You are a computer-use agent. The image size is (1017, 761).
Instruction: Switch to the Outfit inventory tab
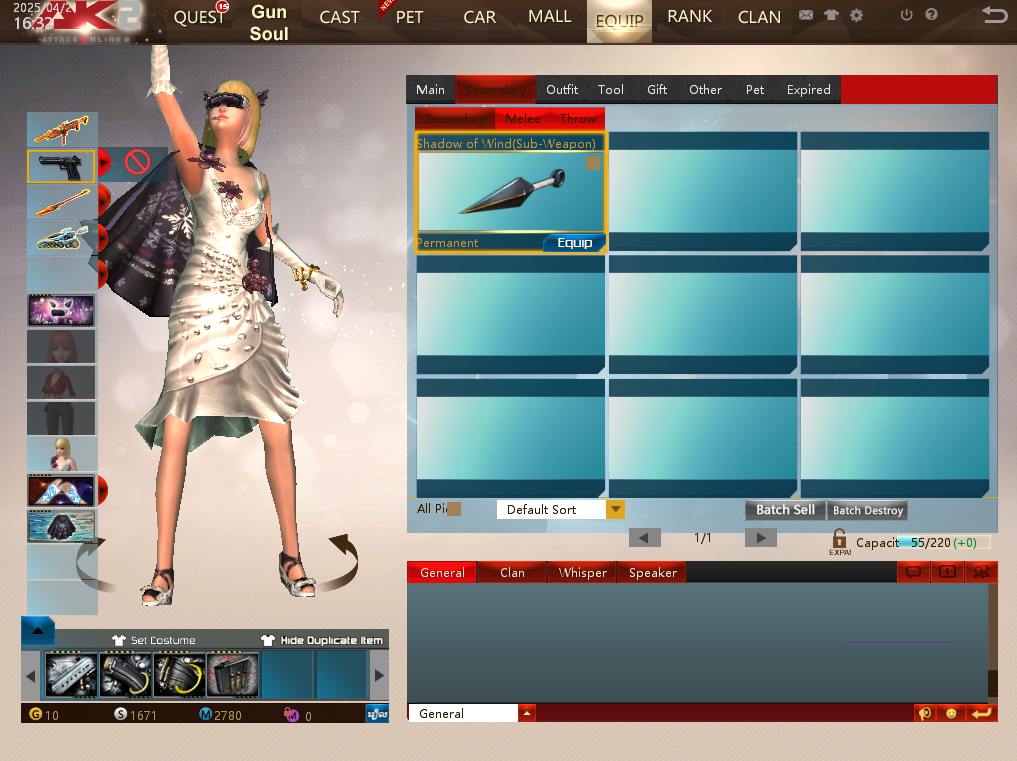pyautogui.click(x=562, y=90)
